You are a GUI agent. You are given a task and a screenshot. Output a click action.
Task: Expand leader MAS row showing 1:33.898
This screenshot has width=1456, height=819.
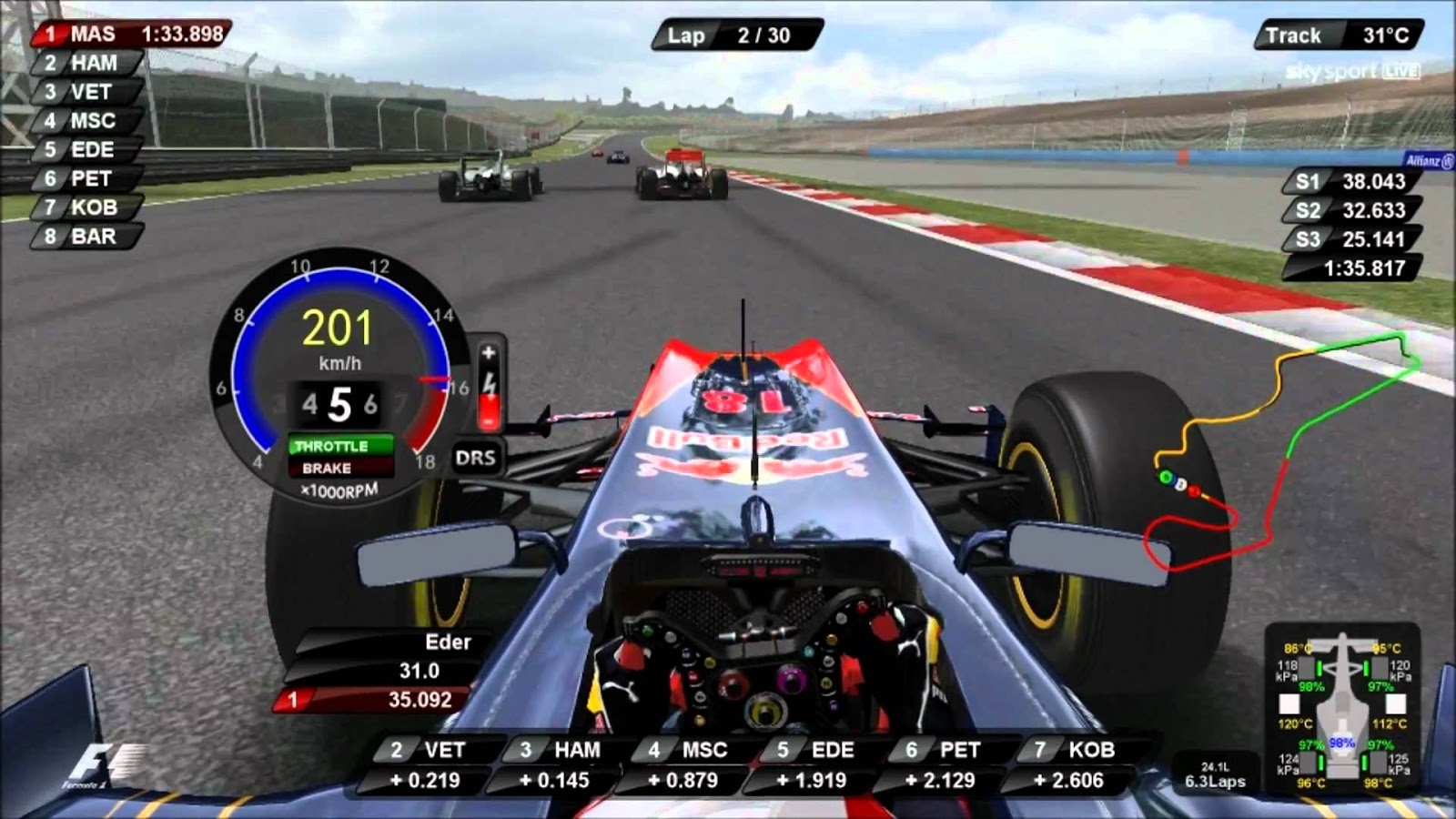click(118, 34)
